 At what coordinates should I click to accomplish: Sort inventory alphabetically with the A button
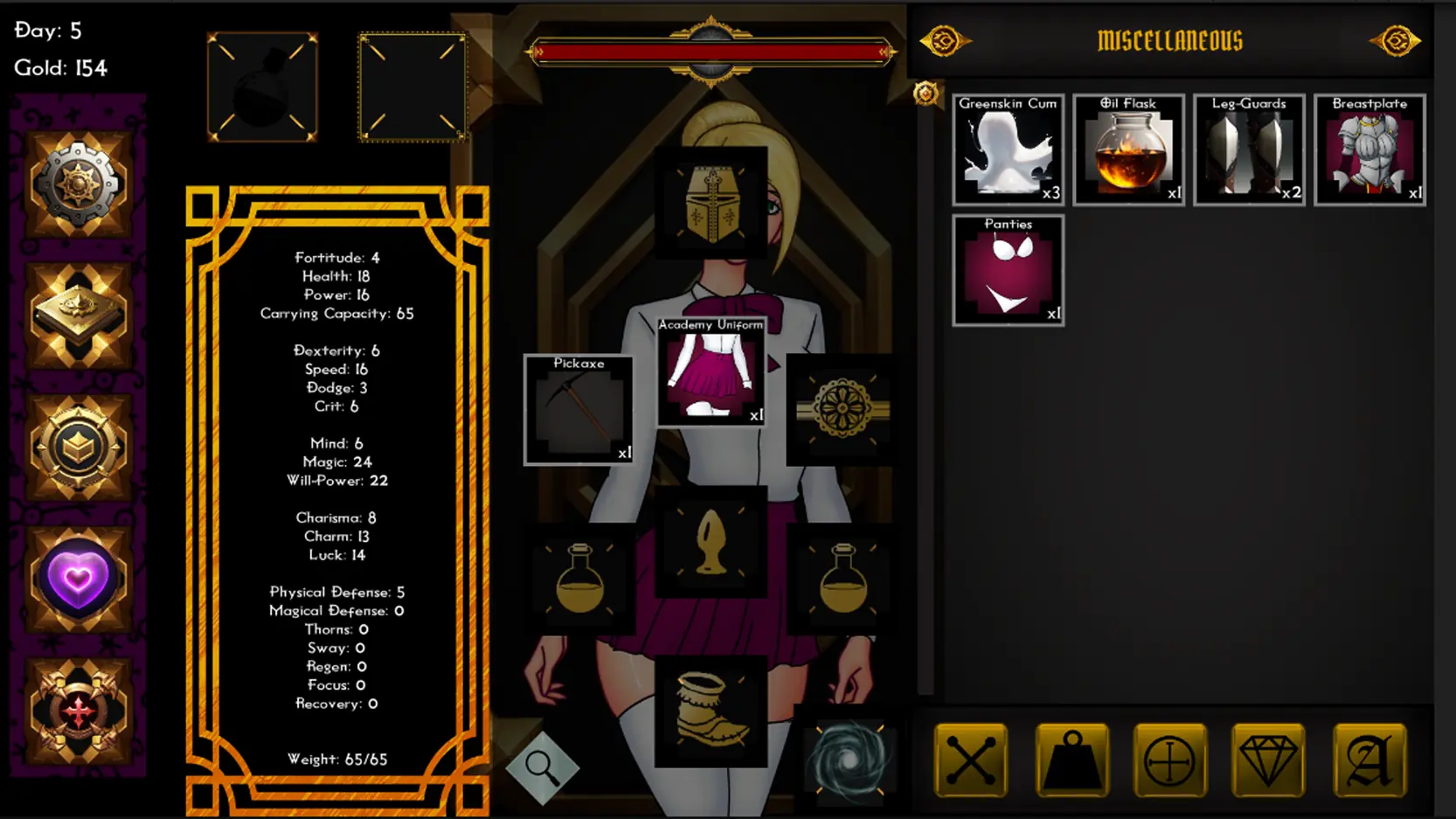pos(1369,760)
